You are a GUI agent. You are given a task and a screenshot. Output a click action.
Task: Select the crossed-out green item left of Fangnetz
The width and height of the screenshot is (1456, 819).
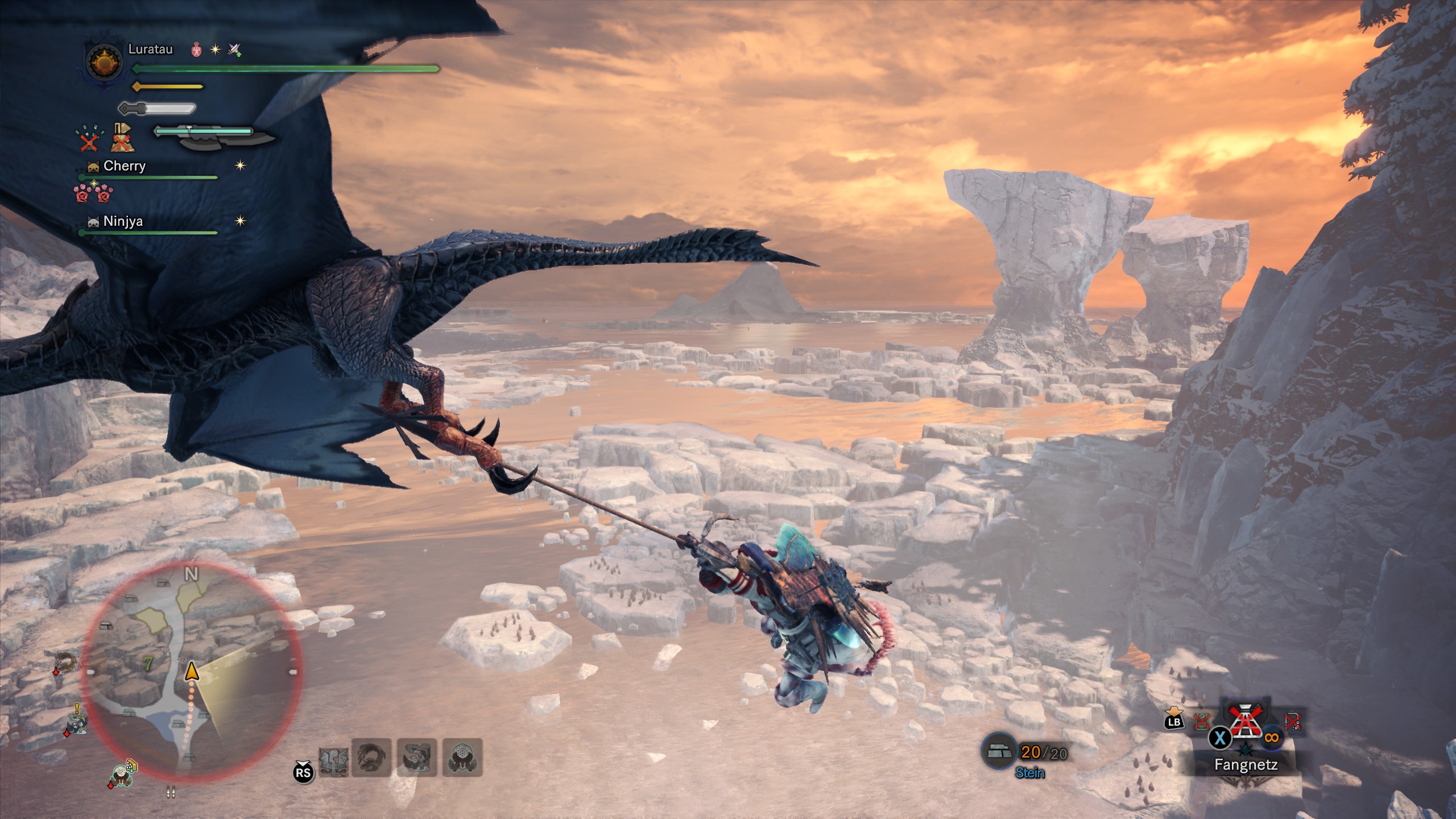1202,722
